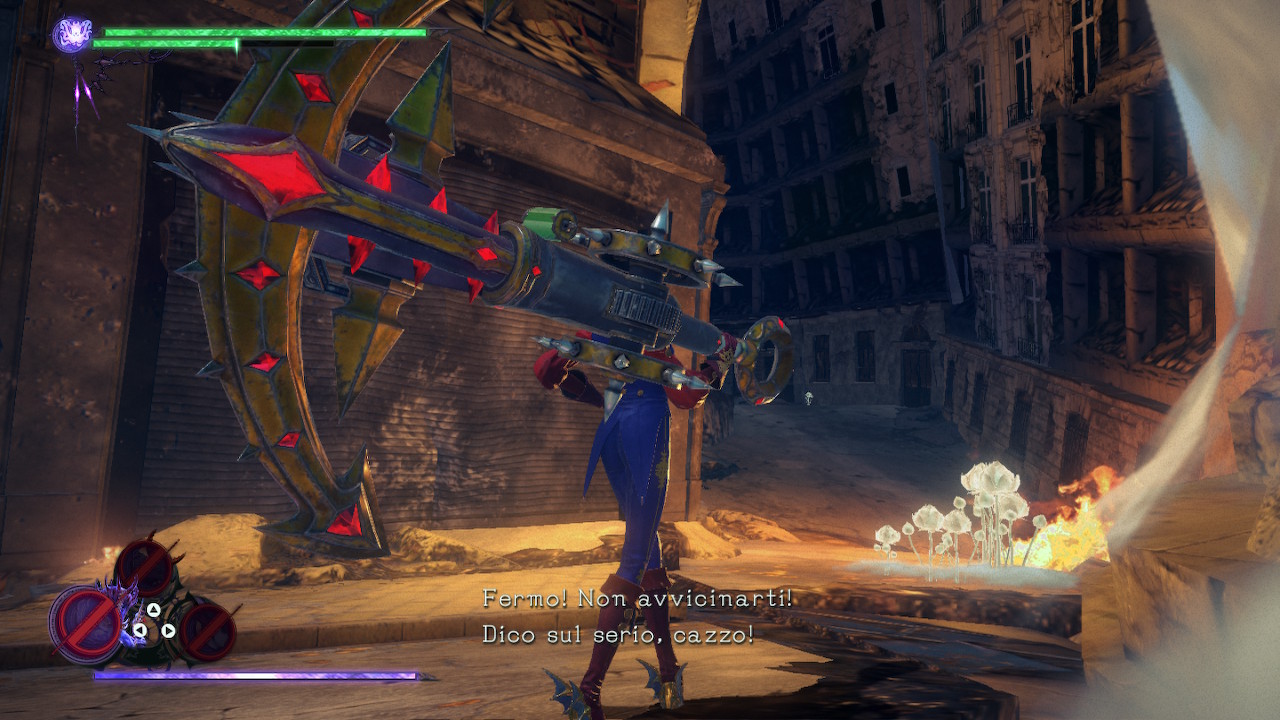Click the right arrow on the weapon wheel
The height and width of the screenshot is (720, 1280).
(168, 630)
